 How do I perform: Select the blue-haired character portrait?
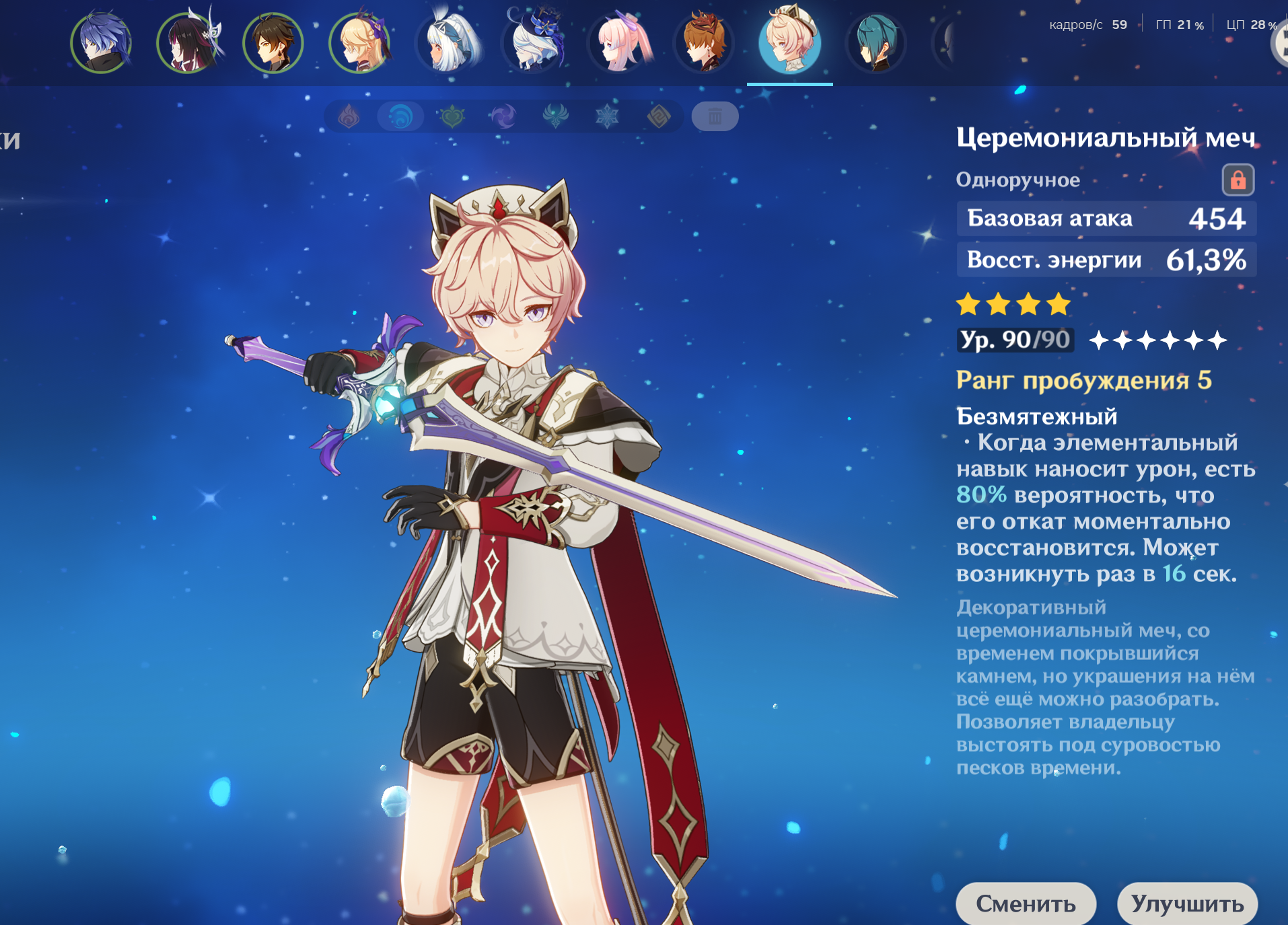[x=101, y=43]
